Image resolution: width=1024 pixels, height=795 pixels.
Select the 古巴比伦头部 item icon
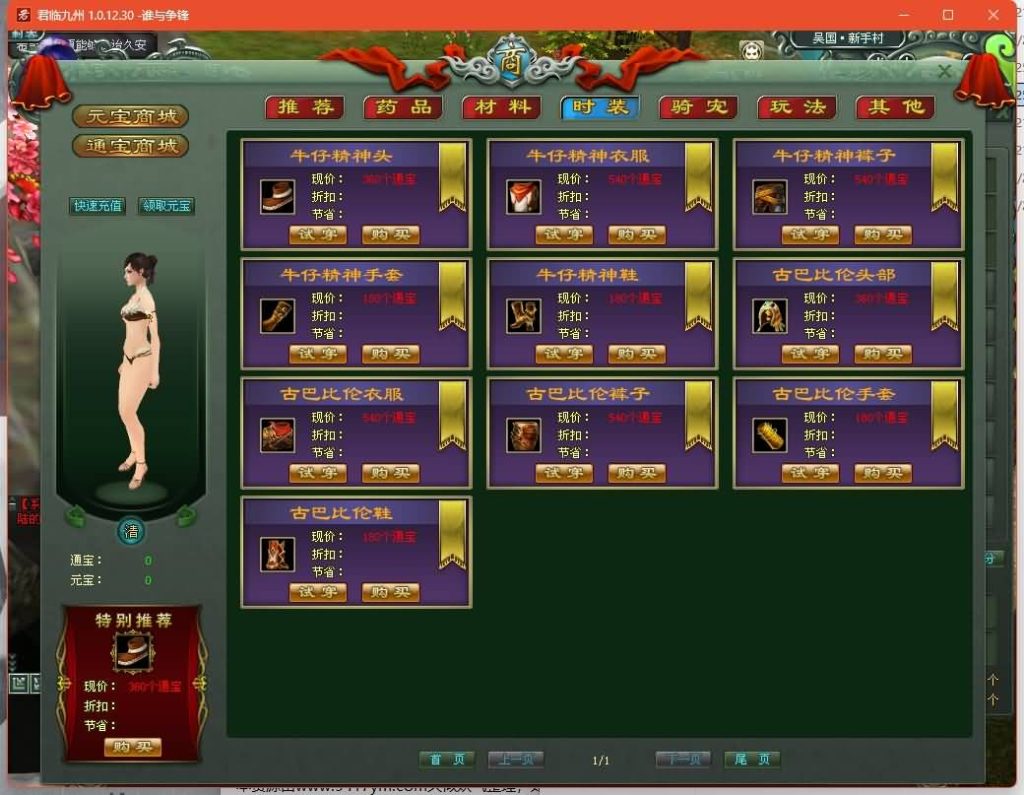(770, 316)
